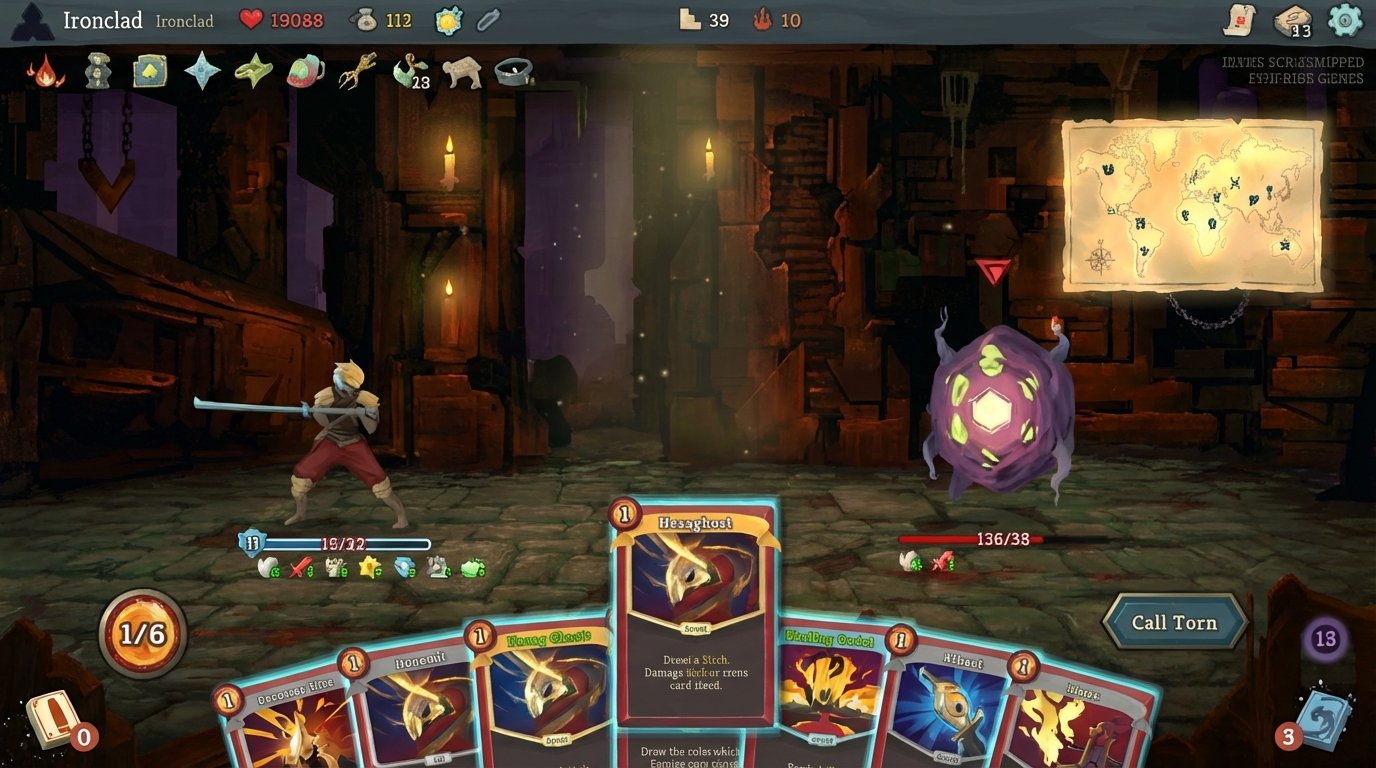Viewport: 1376px width, 768px height.
Task: Open the parchment world map panel
Action: 1192,205
